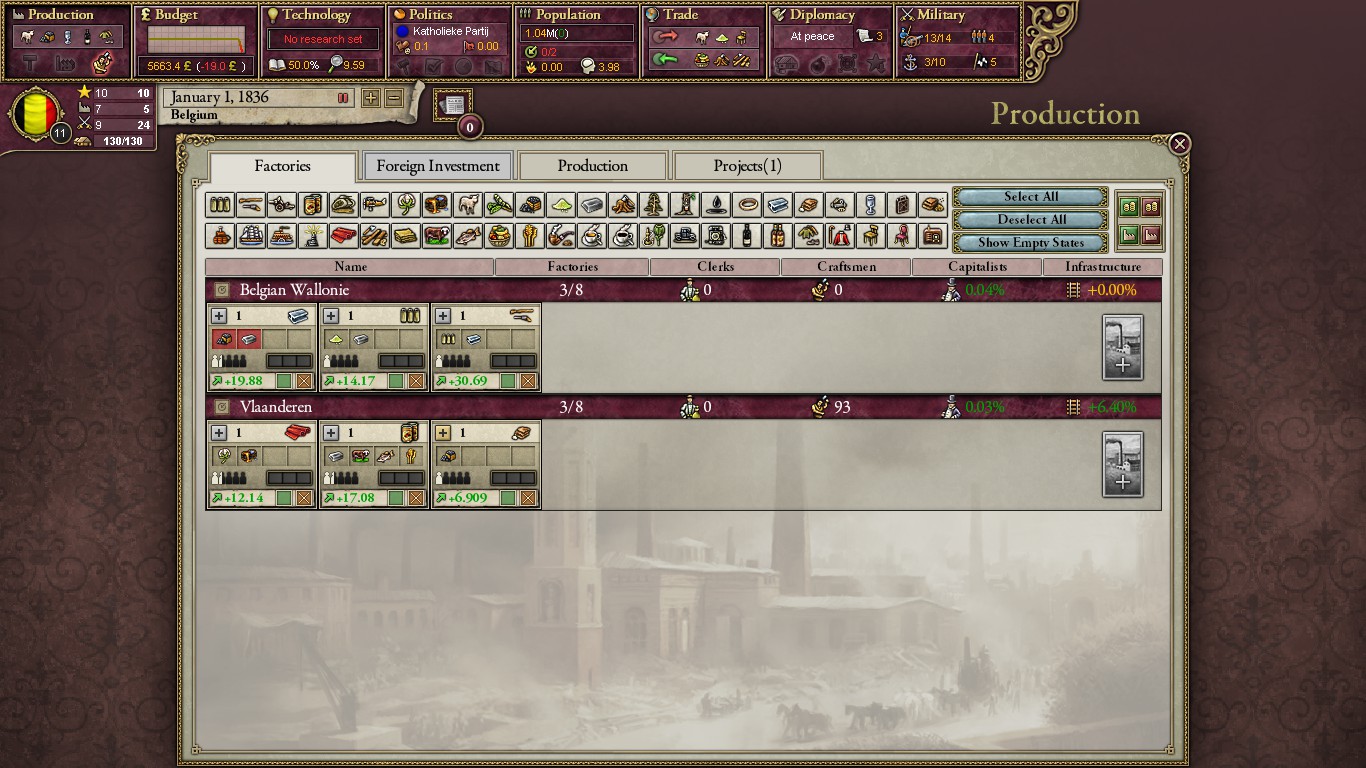Collapse the Belgian Wallonie state entry
1366x768 pixels.
pyautogui.click(x=224, y=290)
